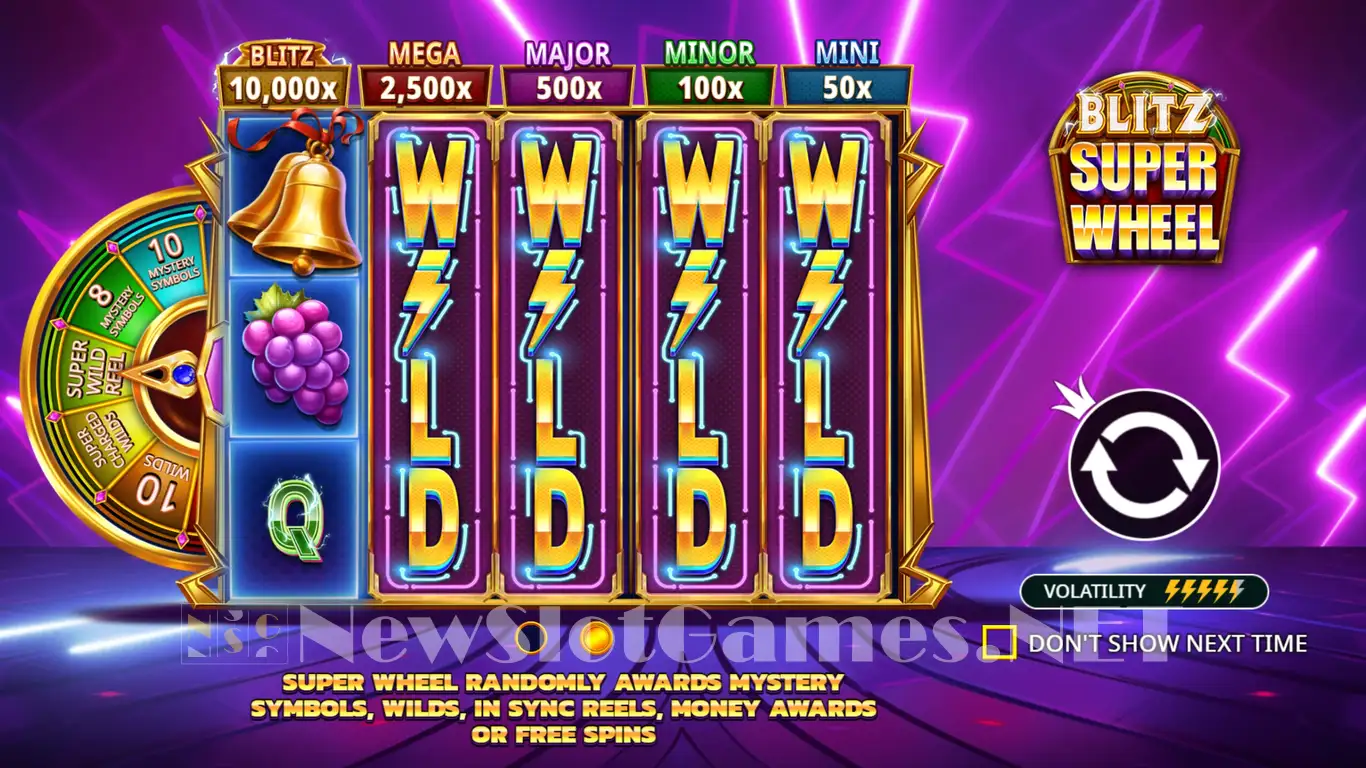Select the purple grapes symbol
This screenshot has height=768, width=1366.
coord(295,360)
